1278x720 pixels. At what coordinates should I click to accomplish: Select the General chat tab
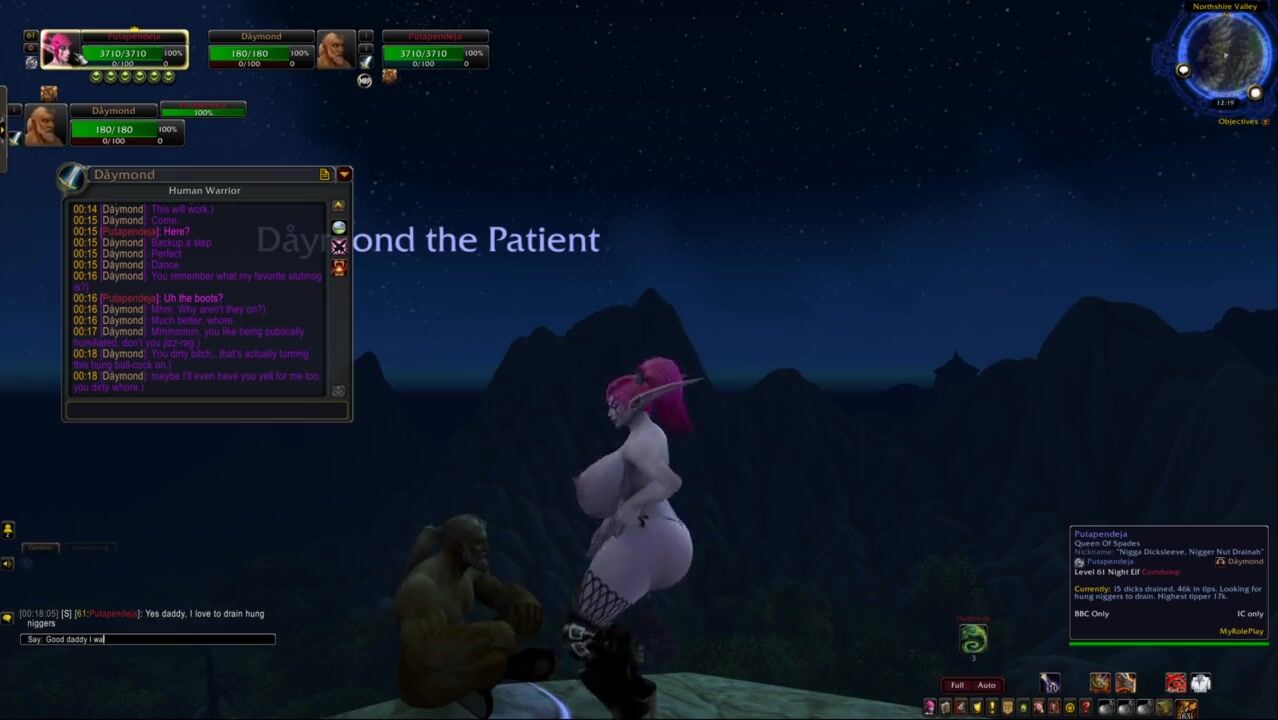tap(41, 547)
